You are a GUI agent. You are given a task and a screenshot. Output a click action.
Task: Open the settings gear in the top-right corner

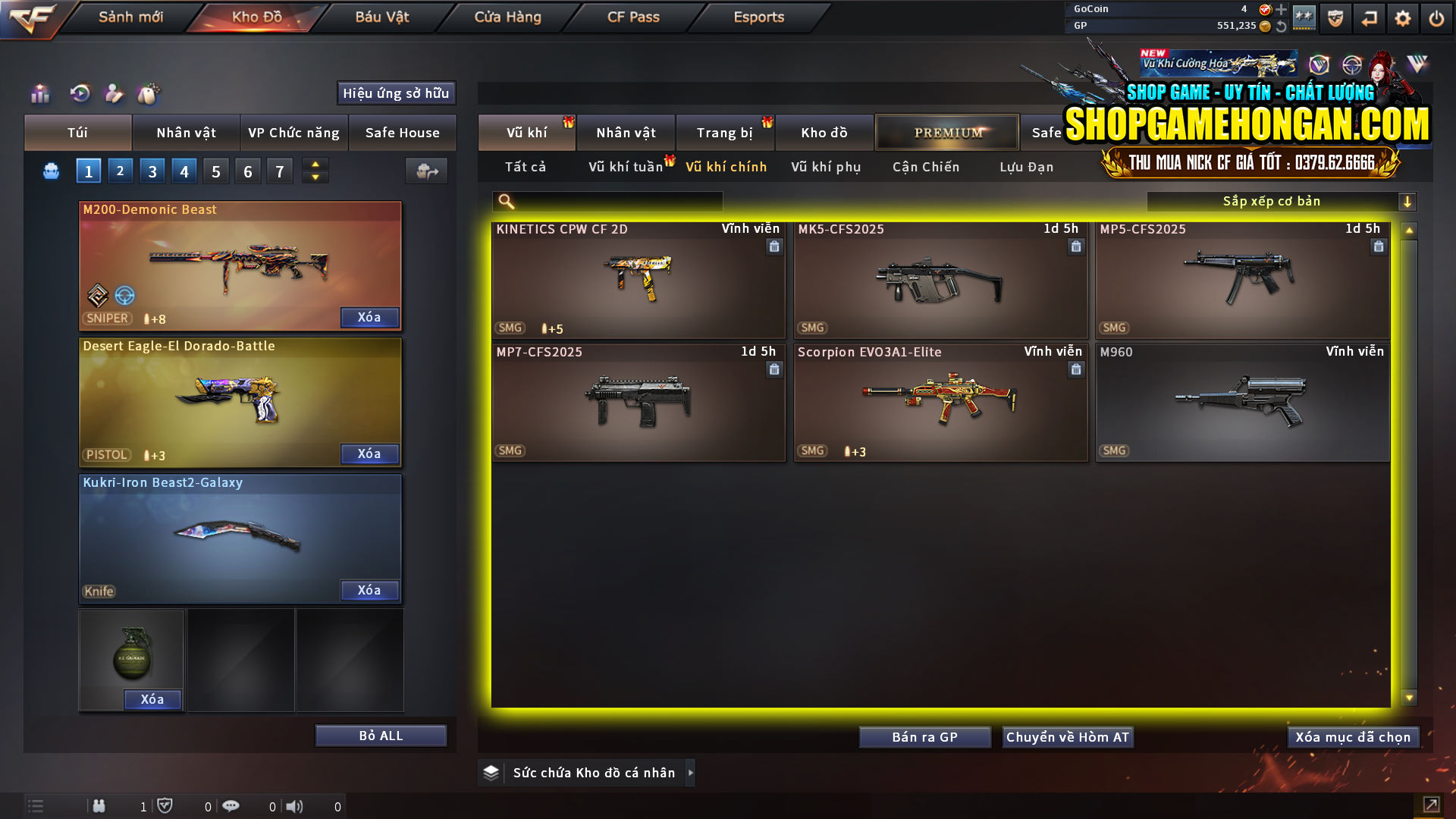pos(1404,17)
